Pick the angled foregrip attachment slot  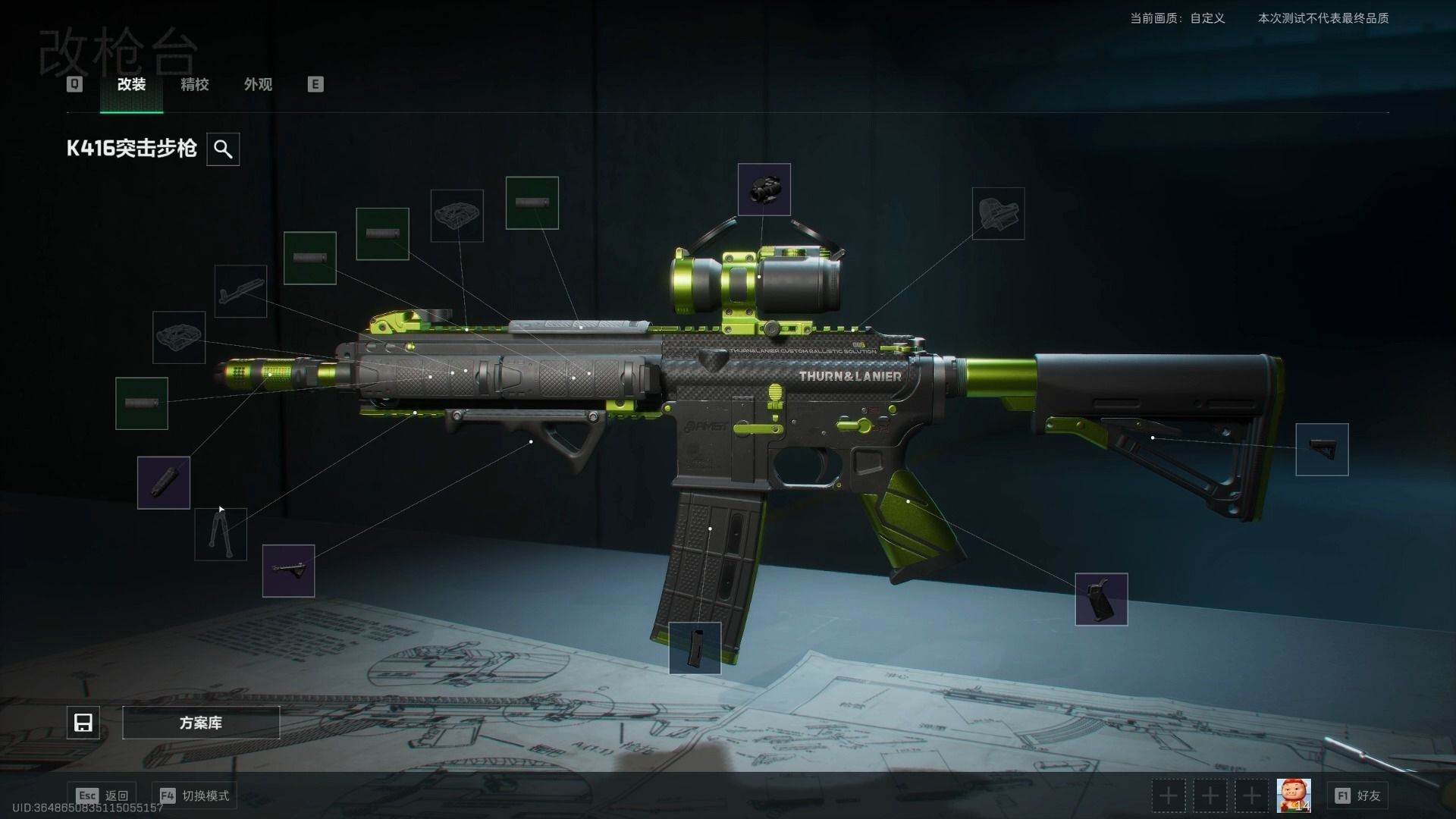pyautogui.click(x=288, y=570)
